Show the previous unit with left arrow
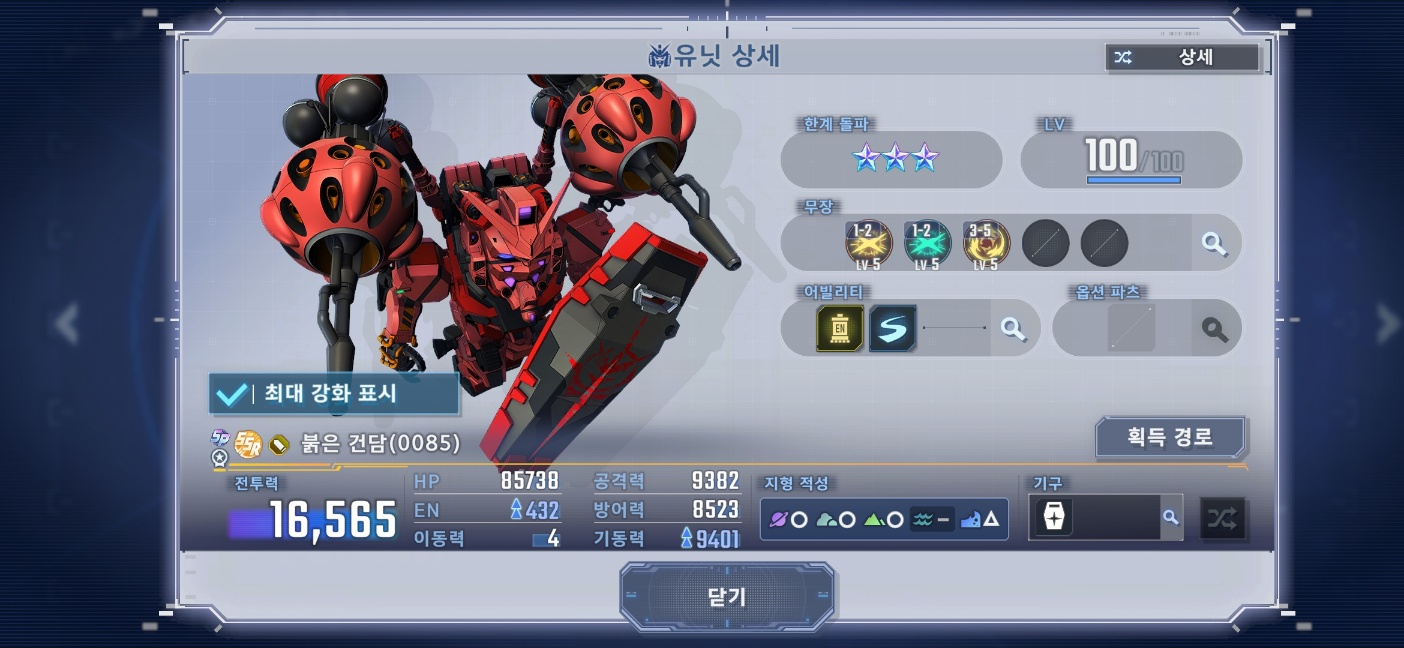Screen dimensions: 1404x648 pyautogui.click(x=67, y=323)
